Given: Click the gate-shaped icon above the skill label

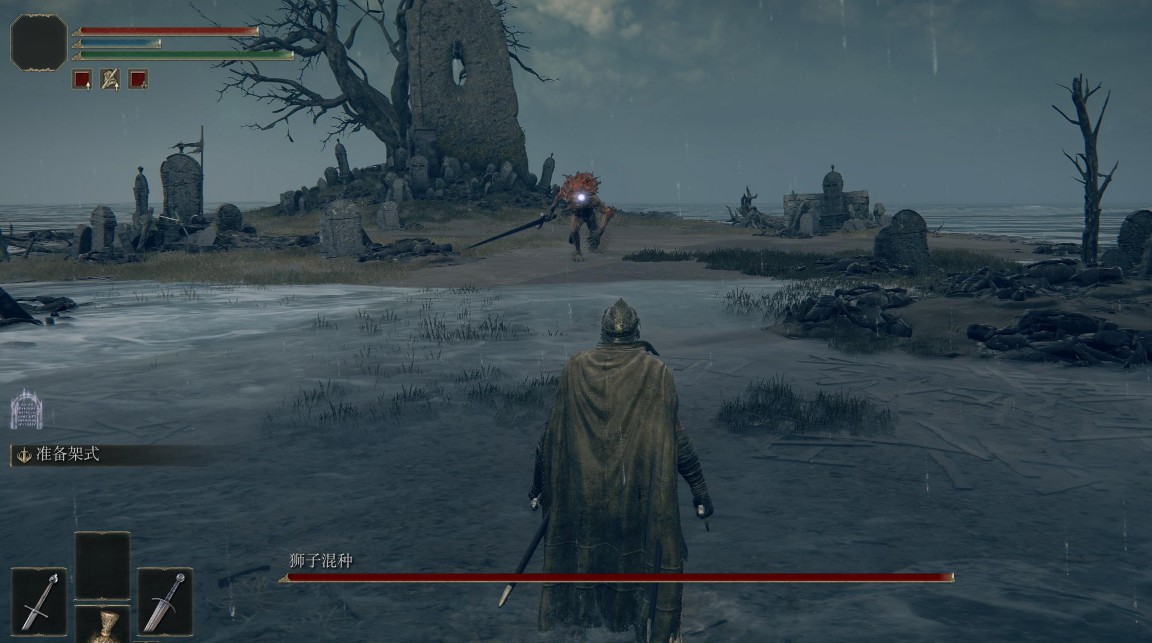Looking at the screenshot, I should pyautogui.click(x=26, y=410).
